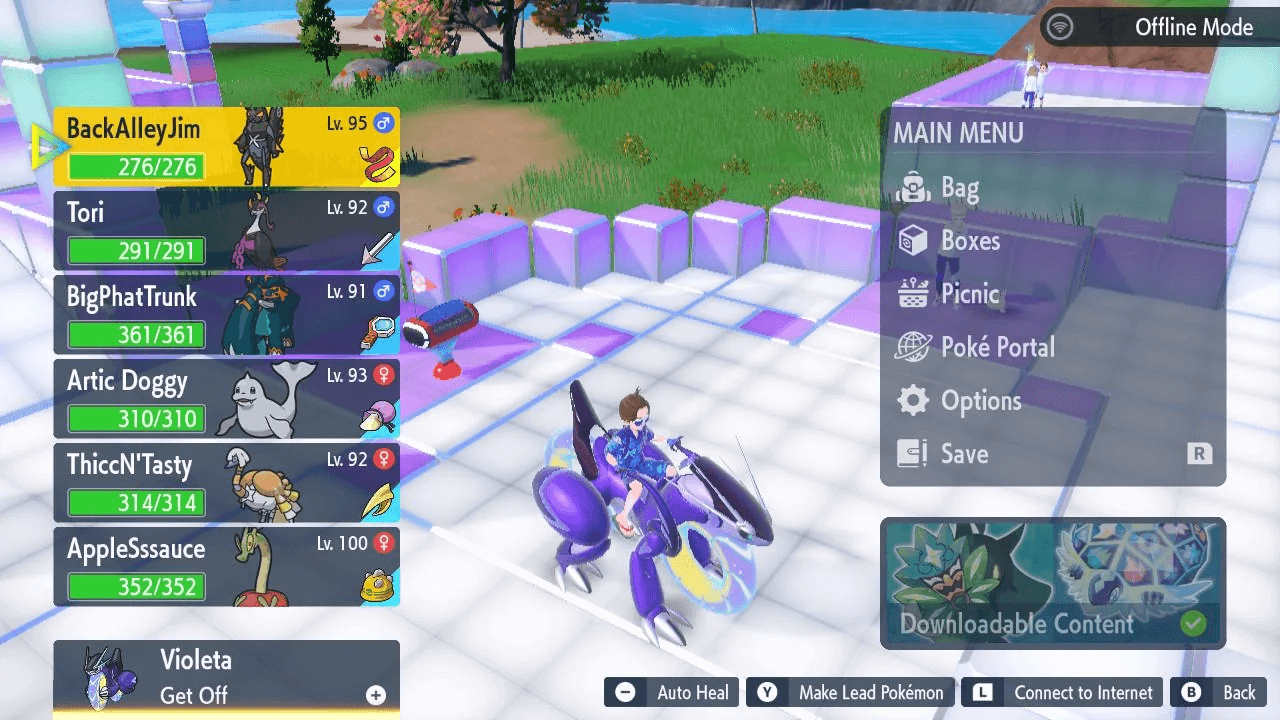Inspect BigPhatTrunk's held lens item icon
Screen dimensions: 1280x720
coord(374,327)
